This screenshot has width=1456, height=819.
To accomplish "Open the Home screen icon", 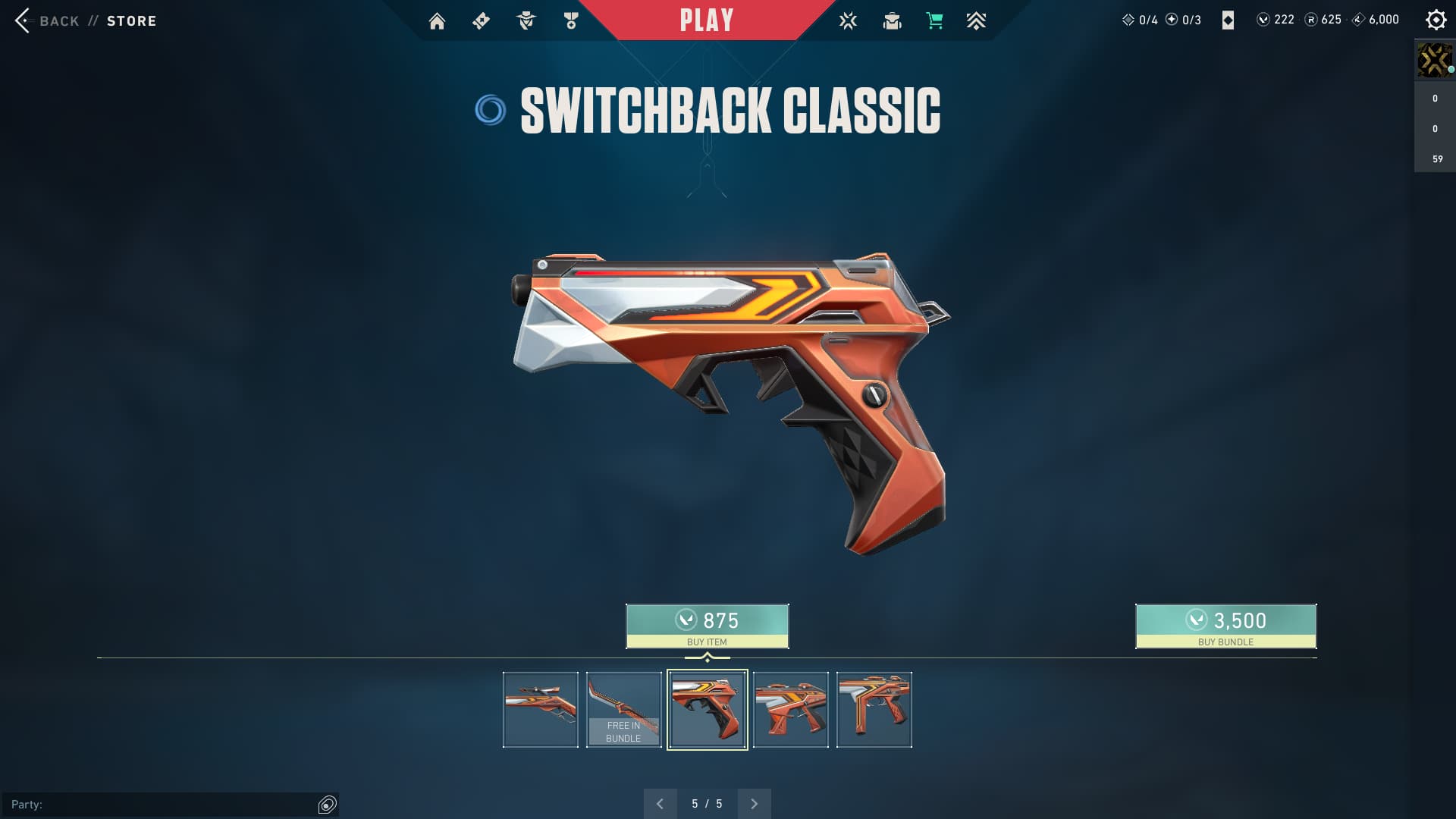I will coord(437,20).
